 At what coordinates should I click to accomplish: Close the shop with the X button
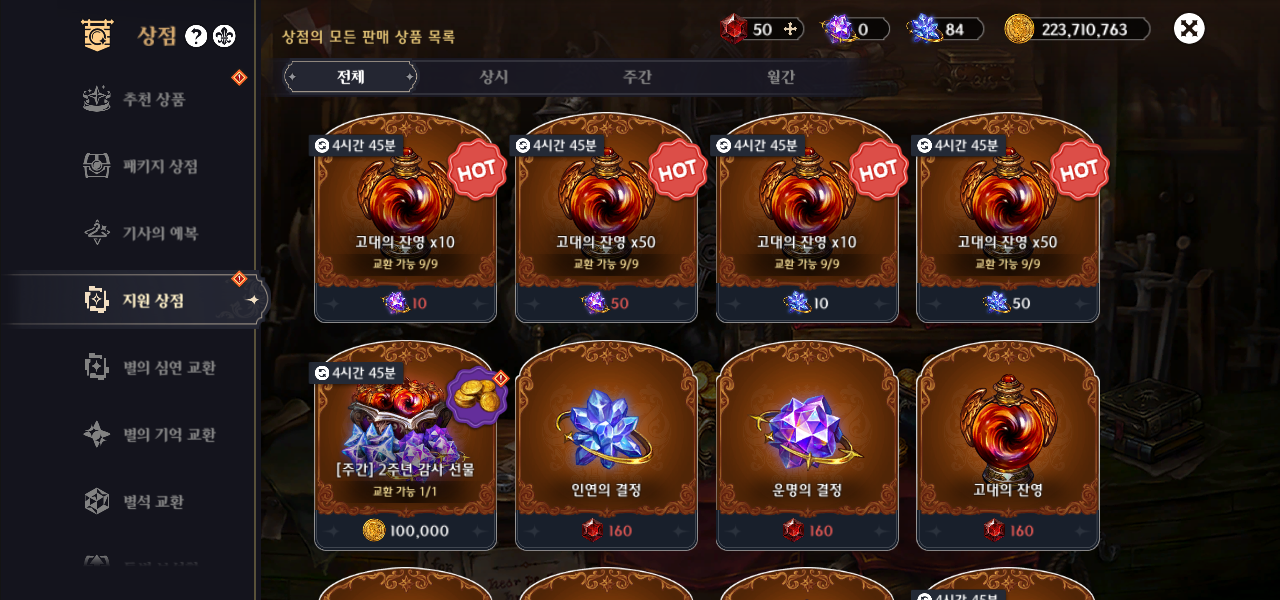1189,28
